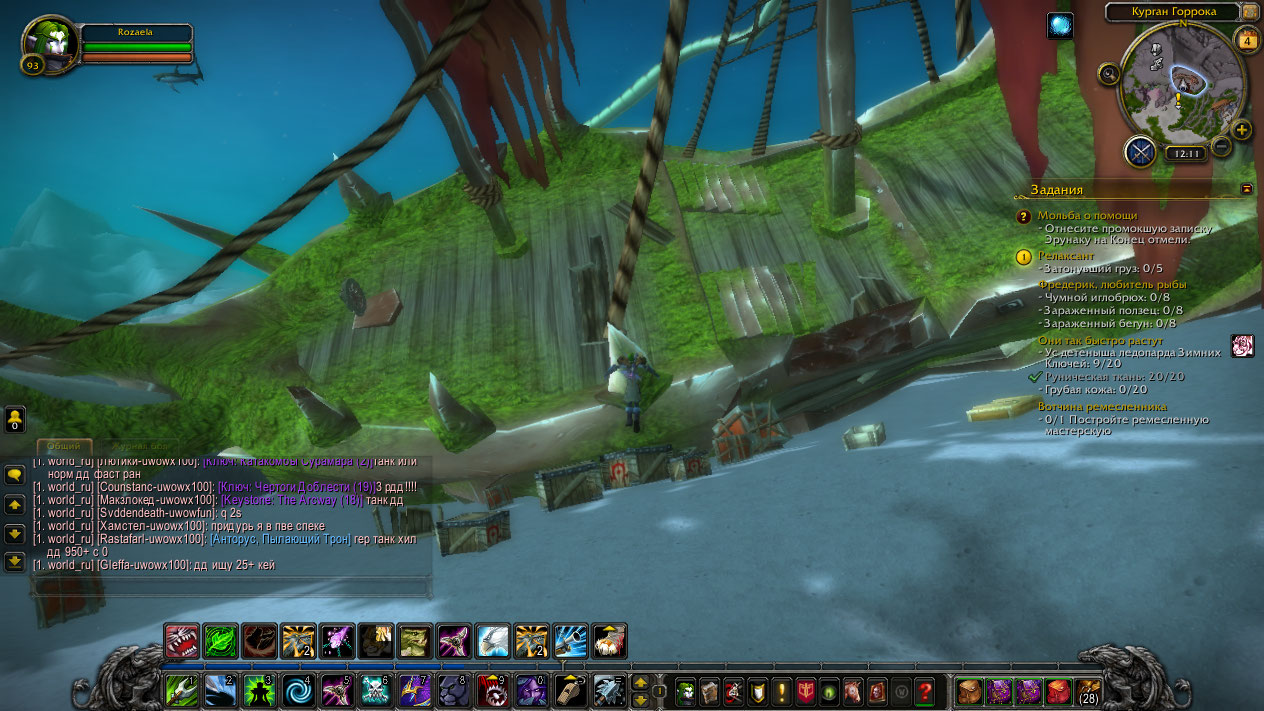Activate the skull ability in slot 6
The width and height of the screenshot is (1264, 711).
pos(377,689)
